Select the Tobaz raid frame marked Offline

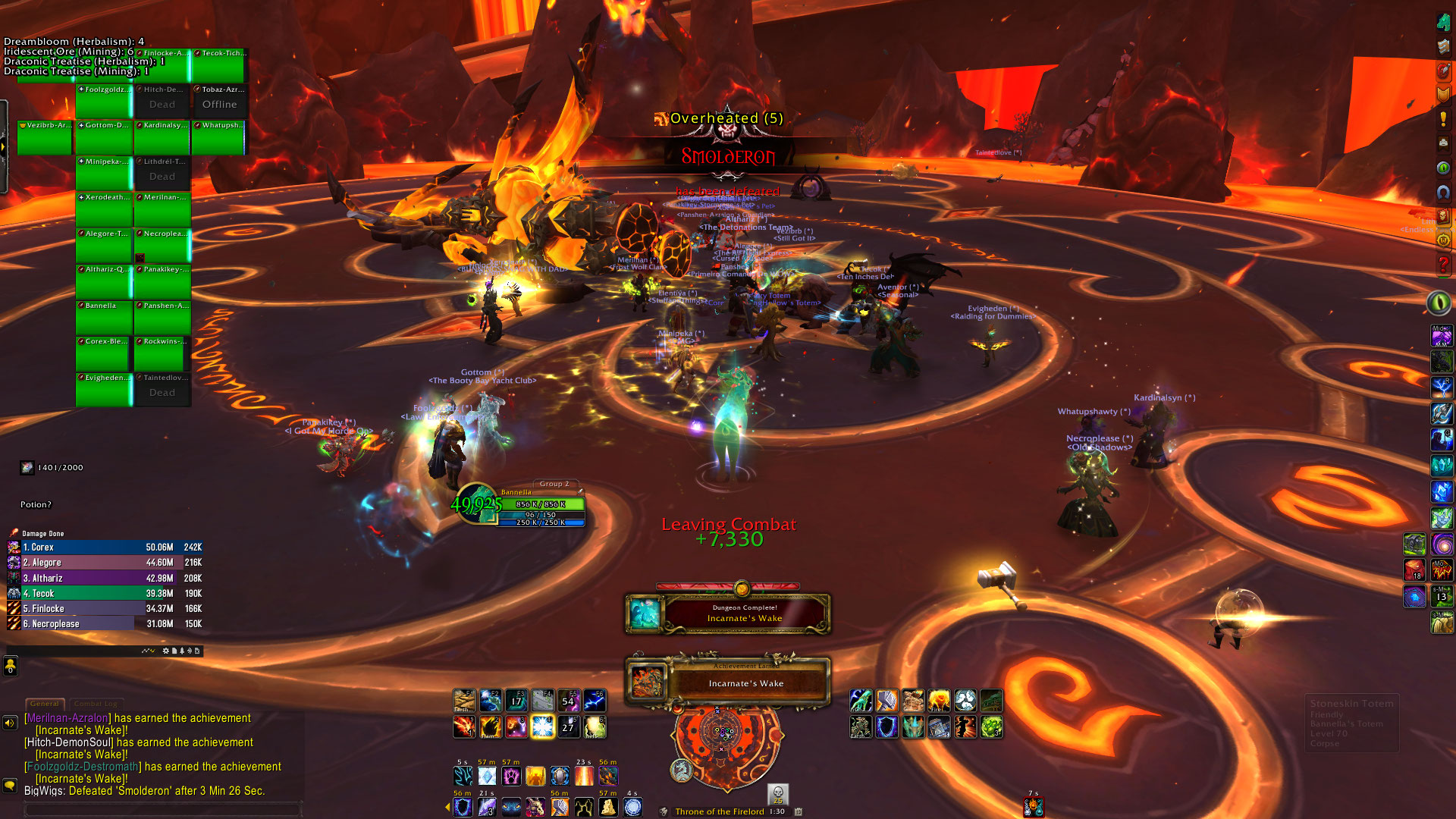(220, 100)
